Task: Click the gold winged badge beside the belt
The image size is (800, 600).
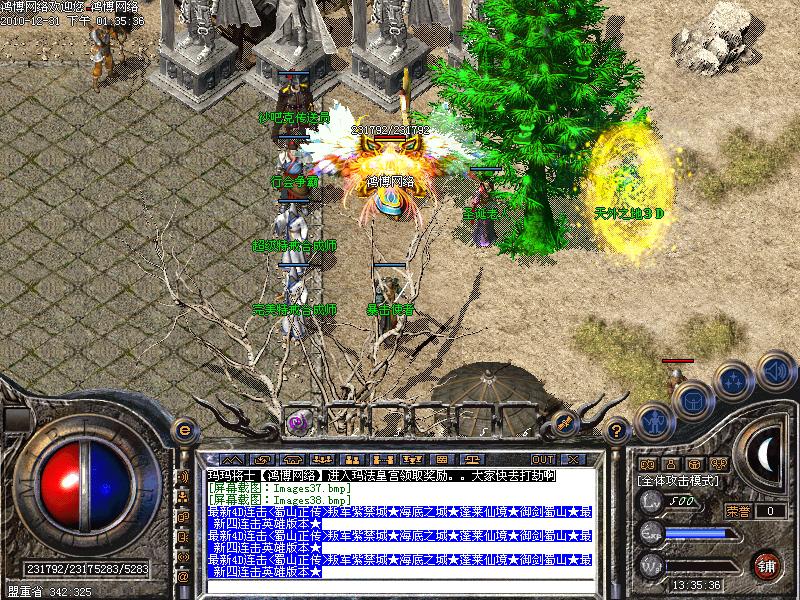Action: point(565,422)
